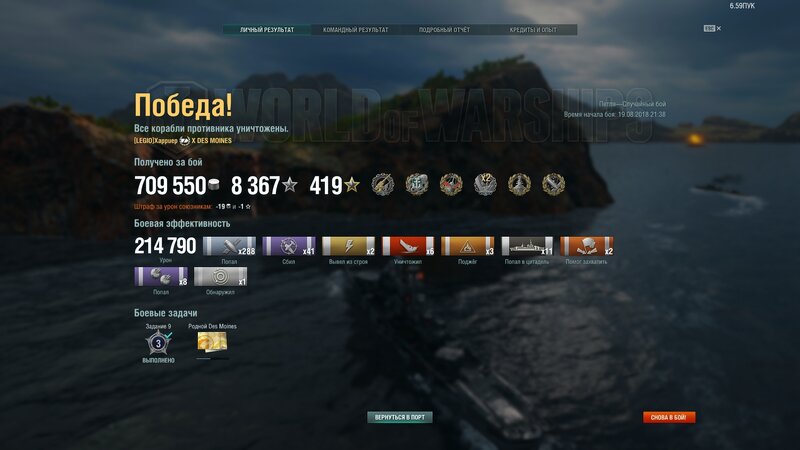Select the Кредиты и опыт tab

(x=533, y=30)
